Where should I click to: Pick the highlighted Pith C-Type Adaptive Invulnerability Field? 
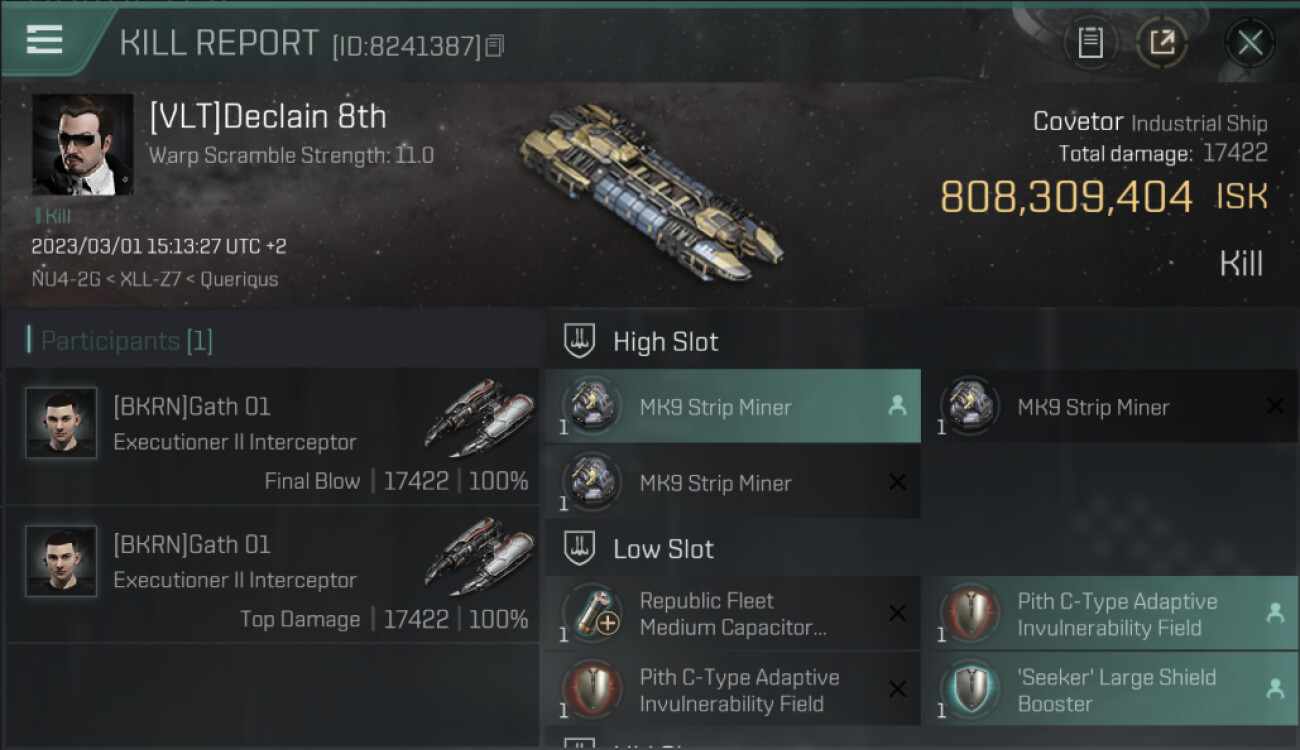(1109, 614)
